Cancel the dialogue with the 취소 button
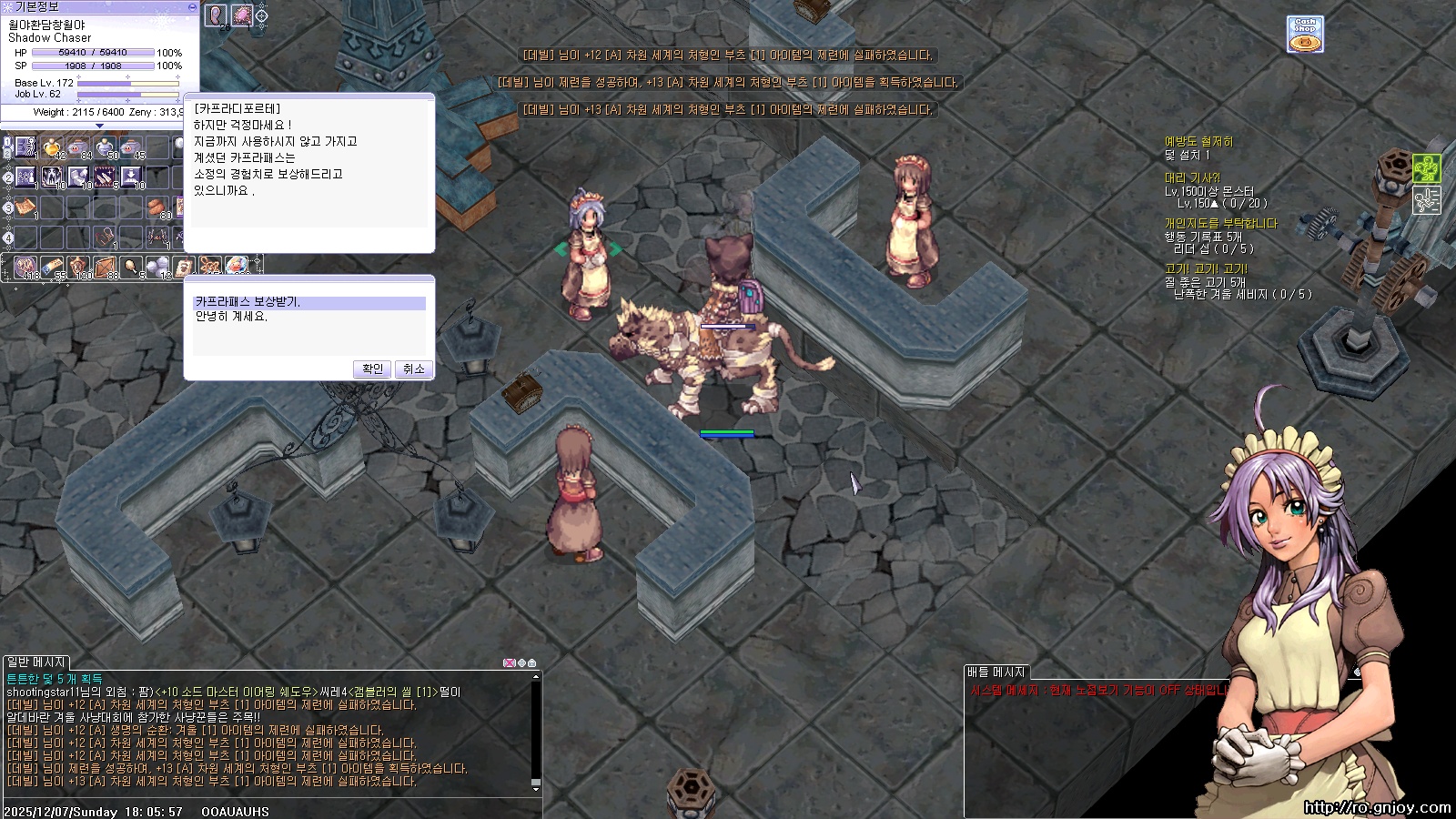Screen dimensions: 1456x819 click(414, 369)
